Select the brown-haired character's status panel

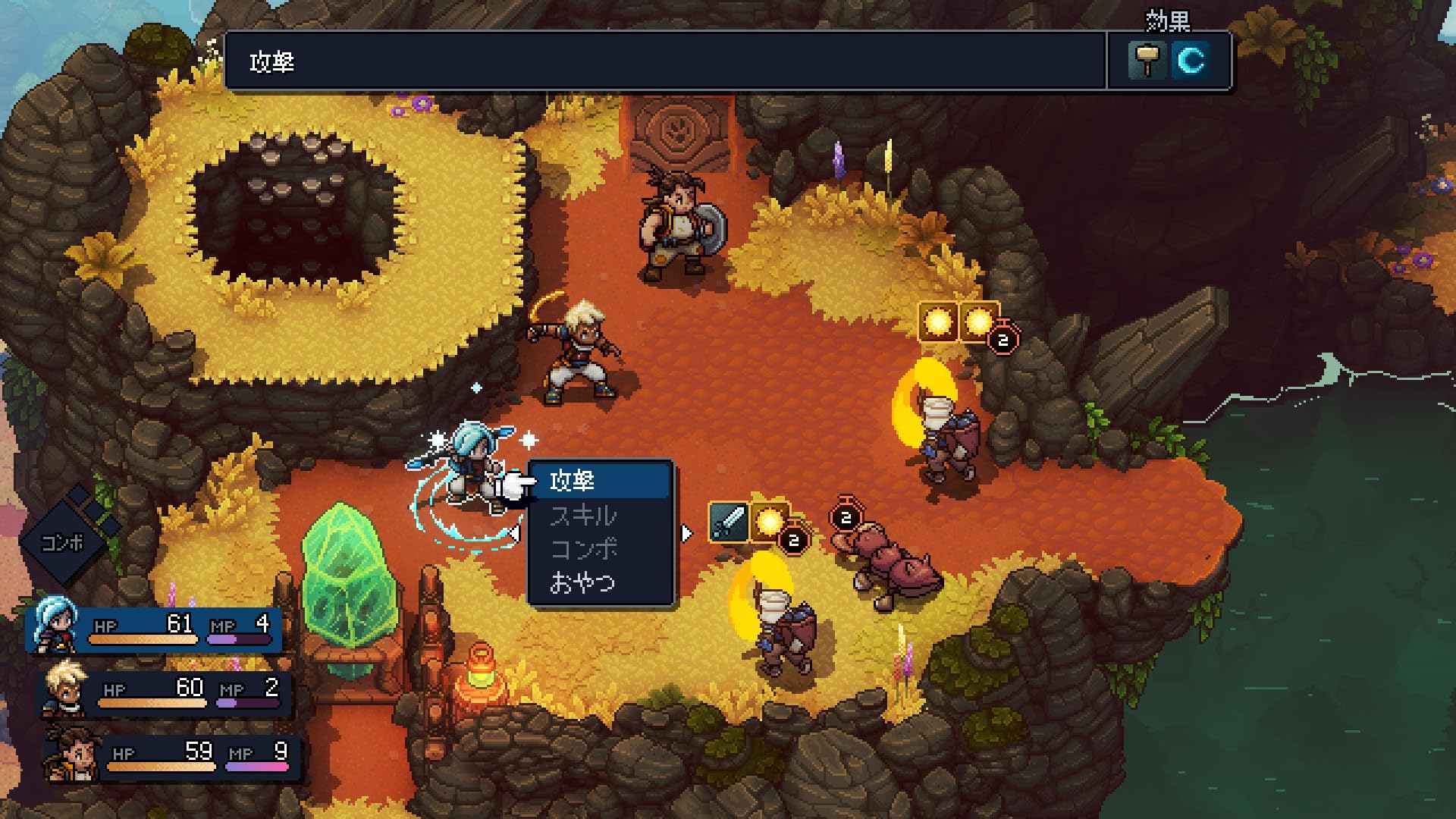[x=173, y=757]
